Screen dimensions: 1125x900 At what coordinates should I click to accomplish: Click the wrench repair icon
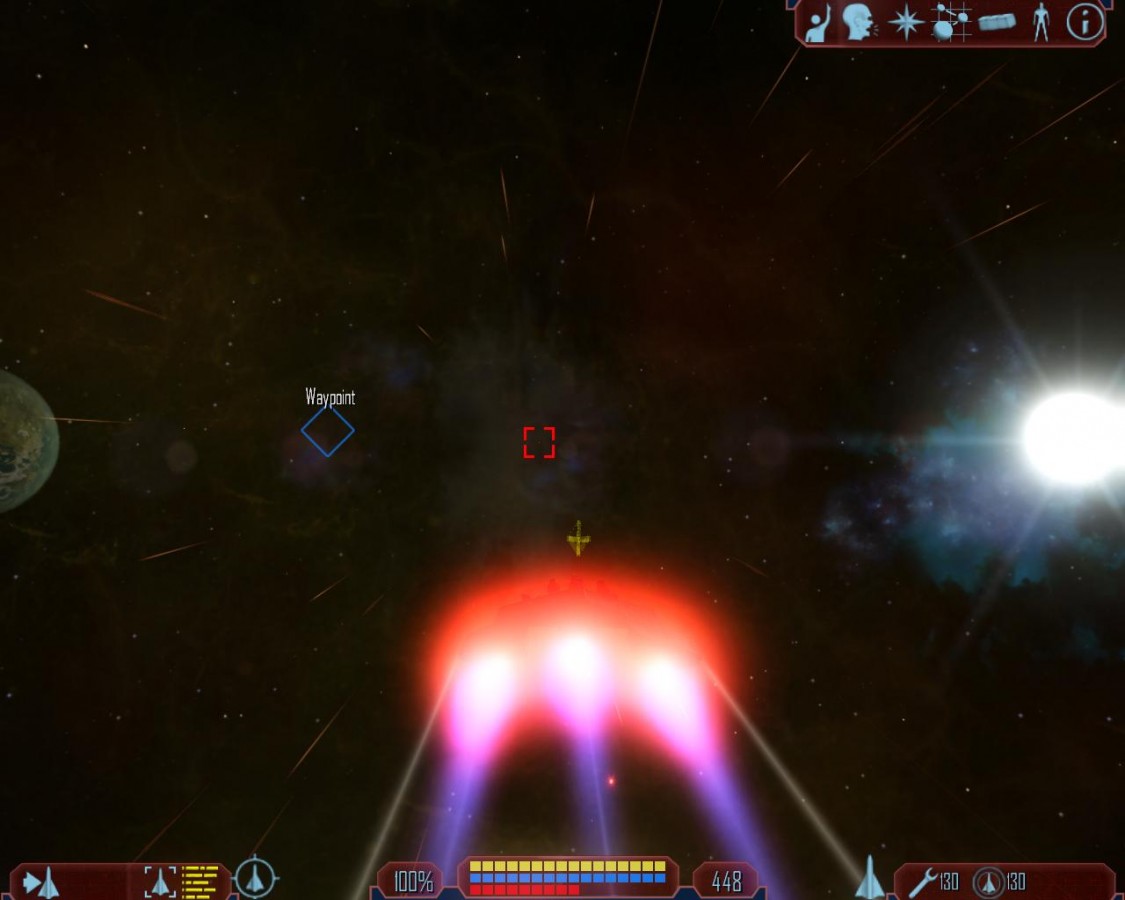point(922,881)
